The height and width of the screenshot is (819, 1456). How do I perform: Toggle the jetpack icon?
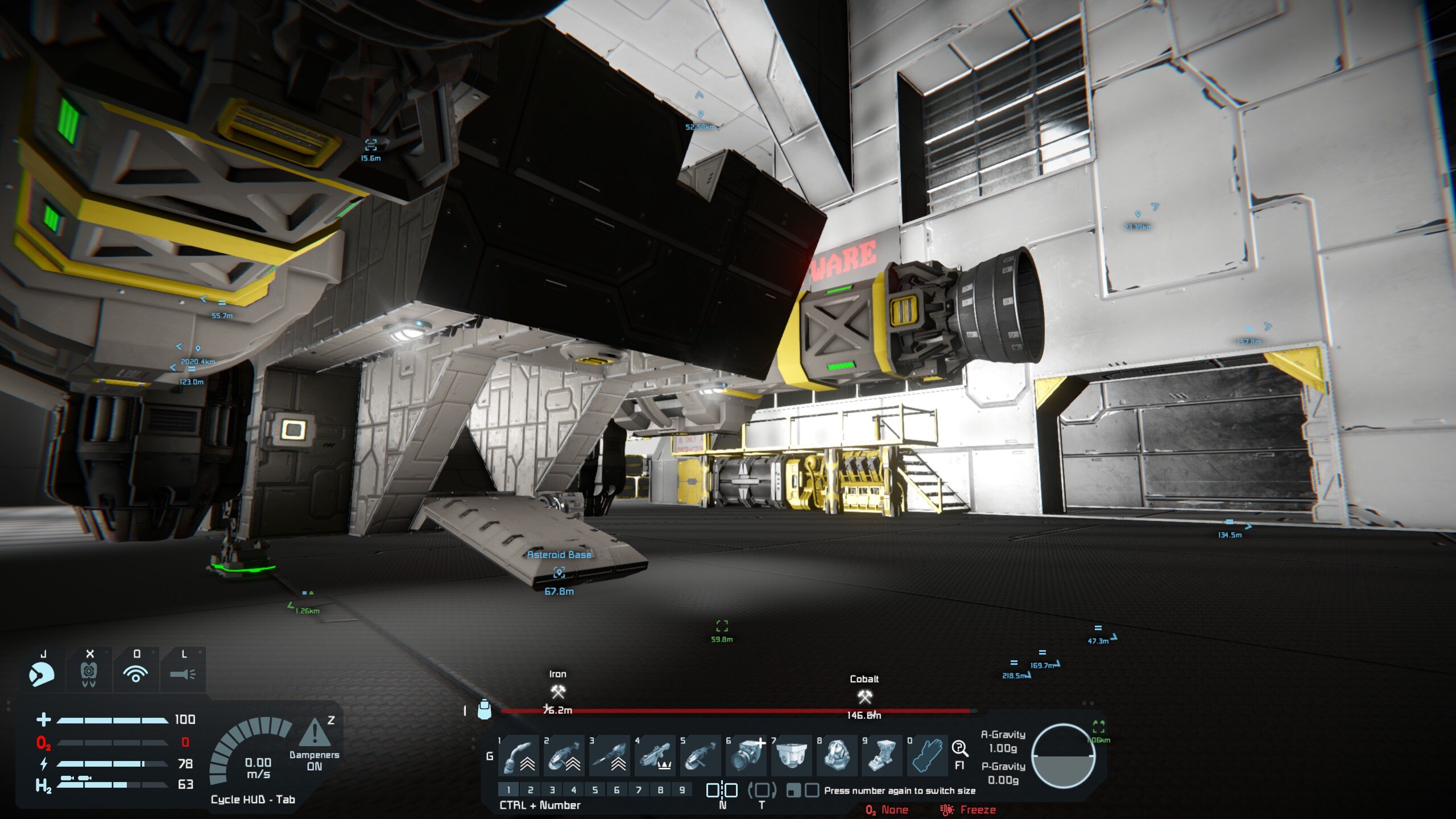89,675
